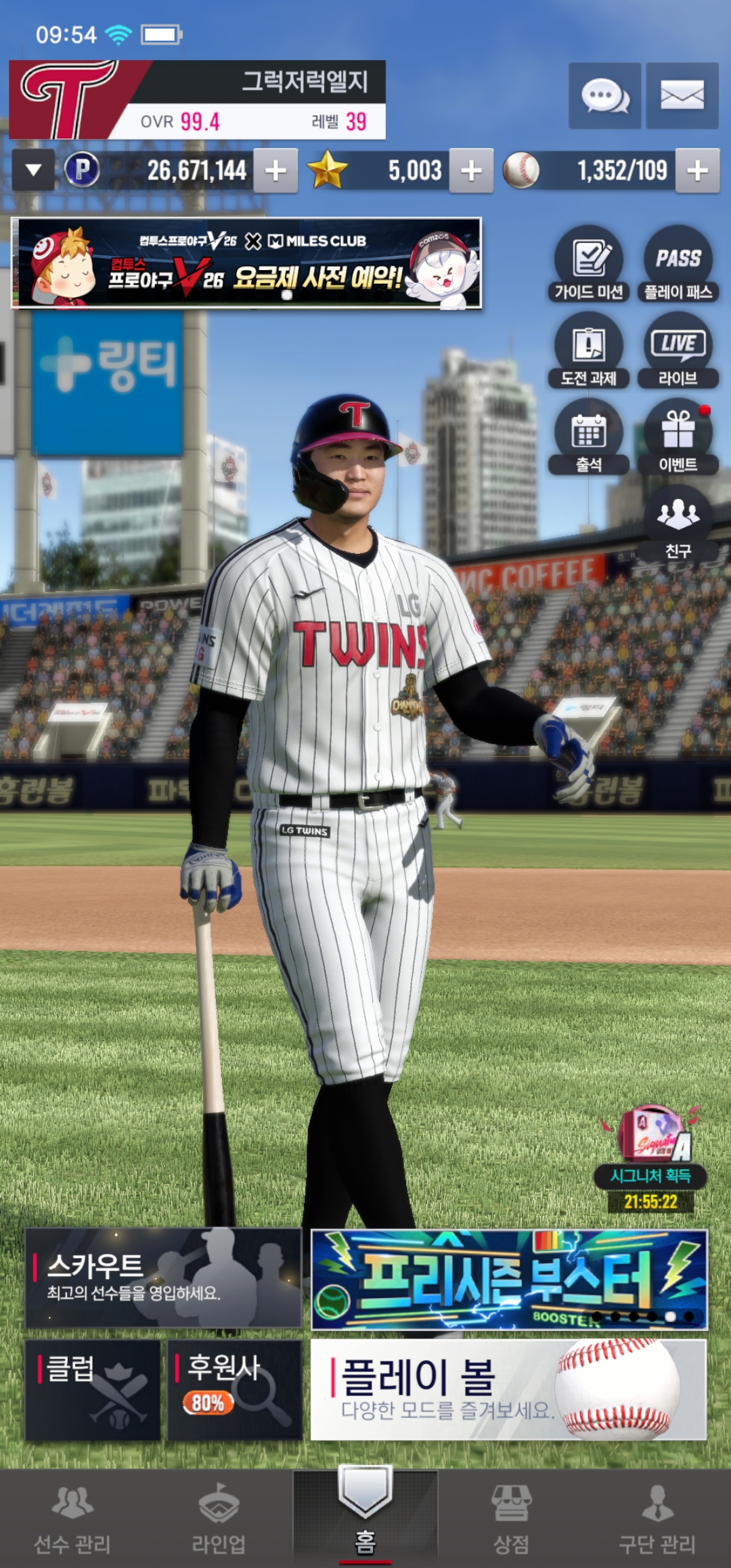Open the 클럽 club menu
Screen dimensions: 731x1568
click(x=93, y=1389)
